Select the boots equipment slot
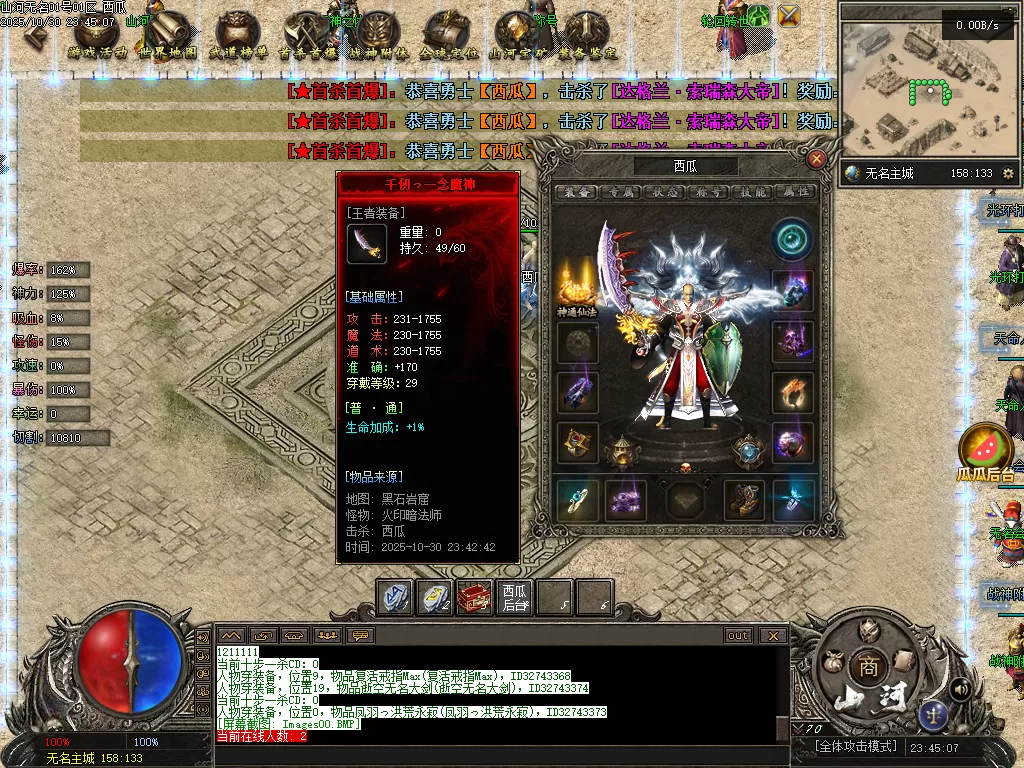The width and height of the screenshot is (1024, 768). pyautogui.click(x=744, y=500)
